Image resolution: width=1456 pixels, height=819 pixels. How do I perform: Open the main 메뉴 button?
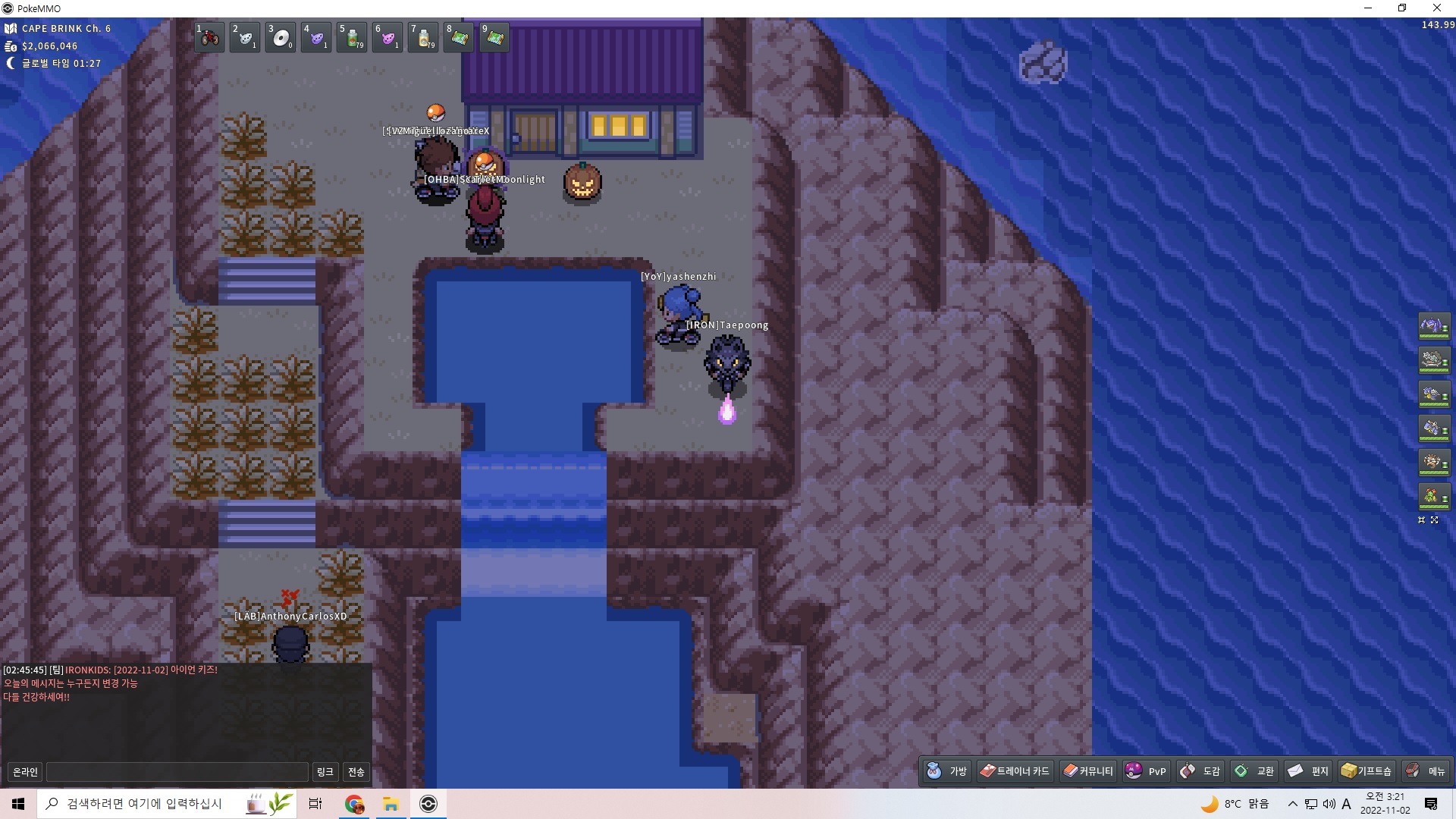point(1426,771)
